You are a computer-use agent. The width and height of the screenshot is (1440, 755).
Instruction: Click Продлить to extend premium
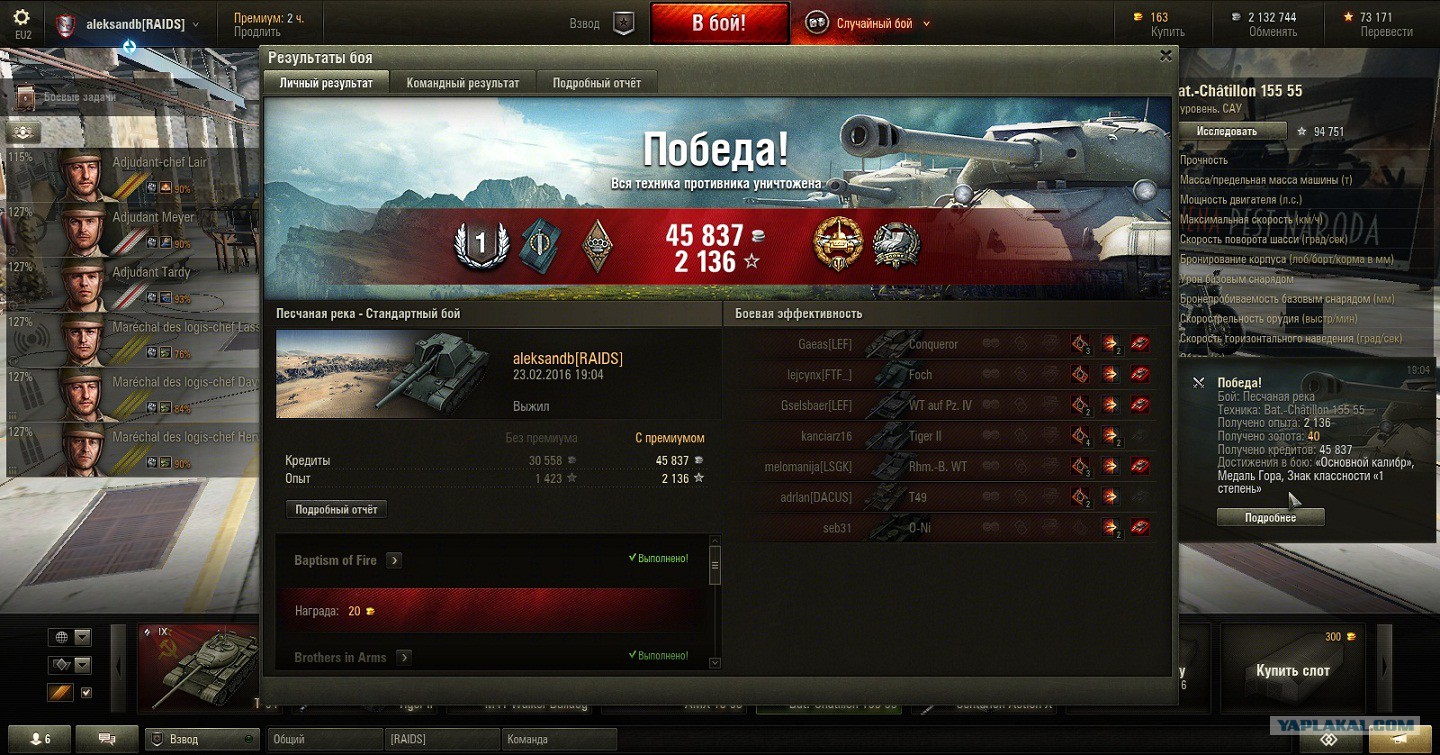(257, 32)
